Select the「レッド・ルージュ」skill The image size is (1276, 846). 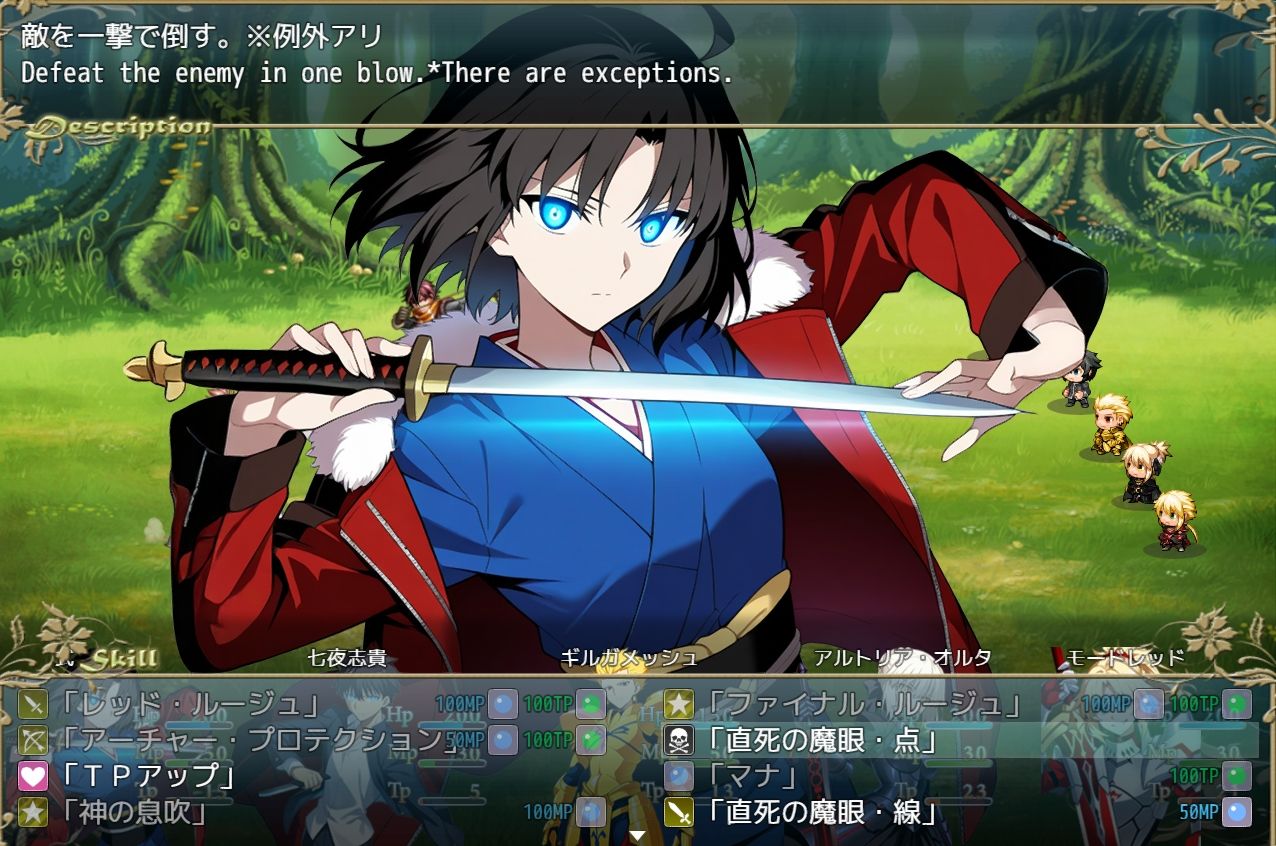[190, 704]
